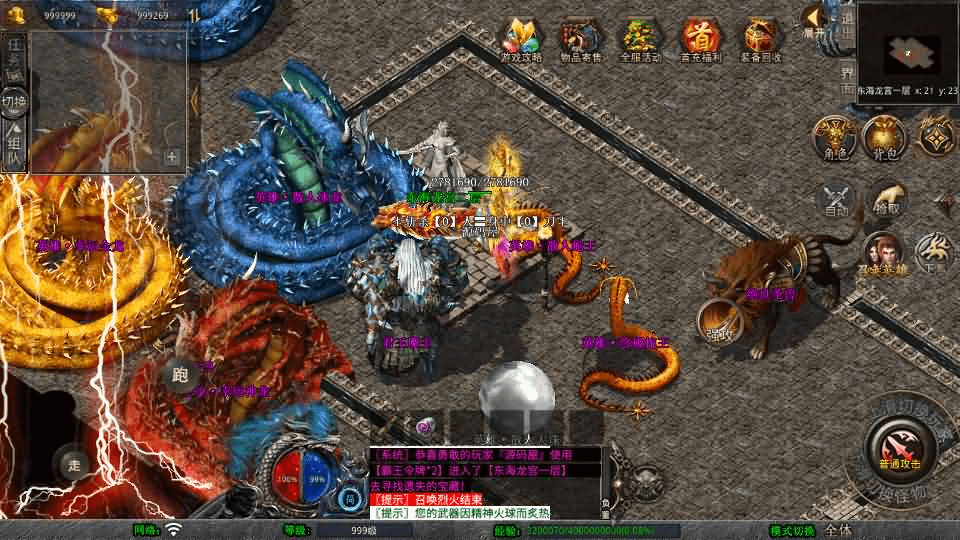Toggle the 自动 auto-battle button
The height and width of the screenshot is (540, 960).
point(836,199)
